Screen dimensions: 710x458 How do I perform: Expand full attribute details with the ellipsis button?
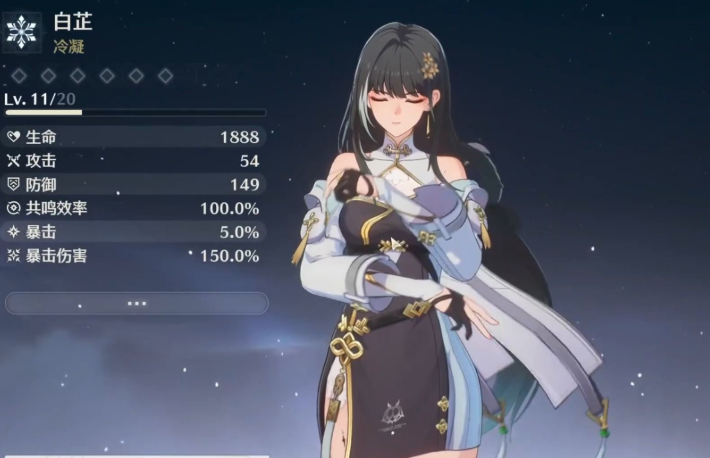point(137,303)
